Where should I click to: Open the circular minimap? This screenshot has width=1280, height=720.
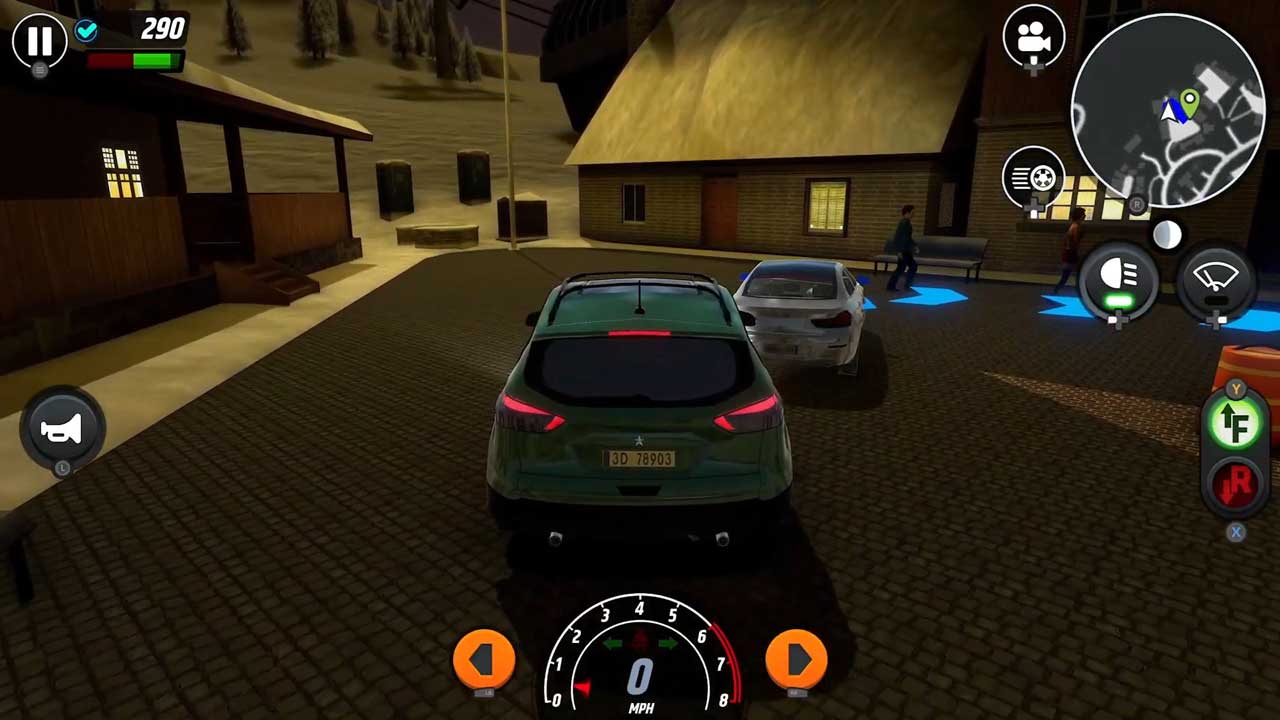tap(1168, 111)
